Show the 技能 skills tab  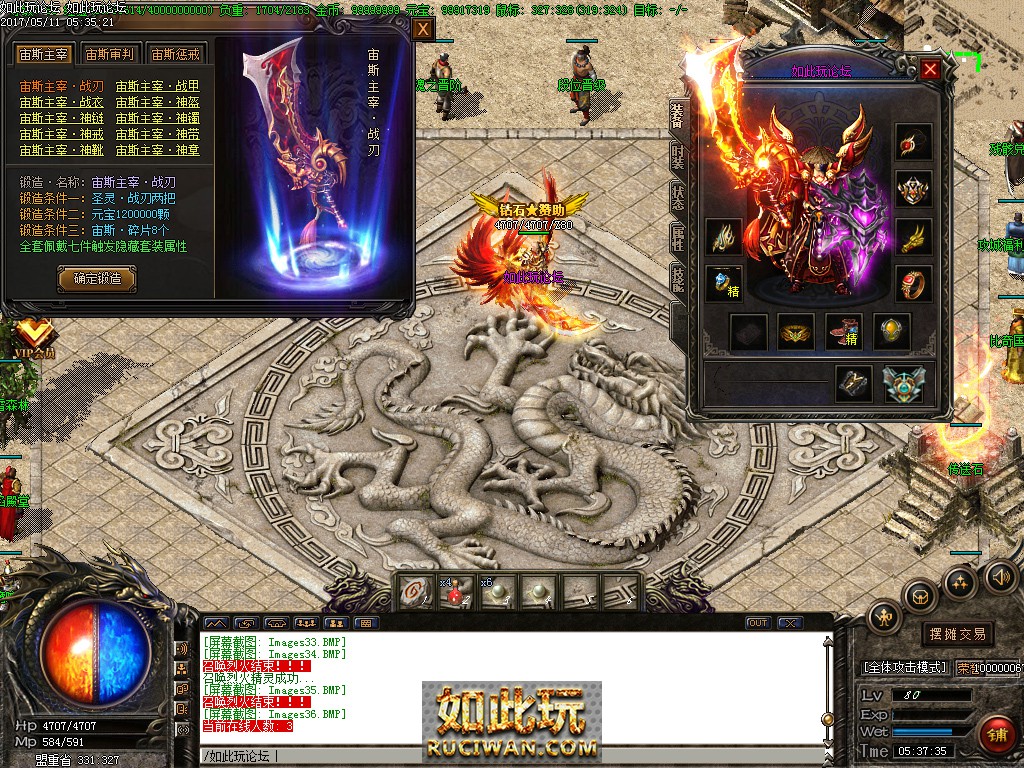677,280
